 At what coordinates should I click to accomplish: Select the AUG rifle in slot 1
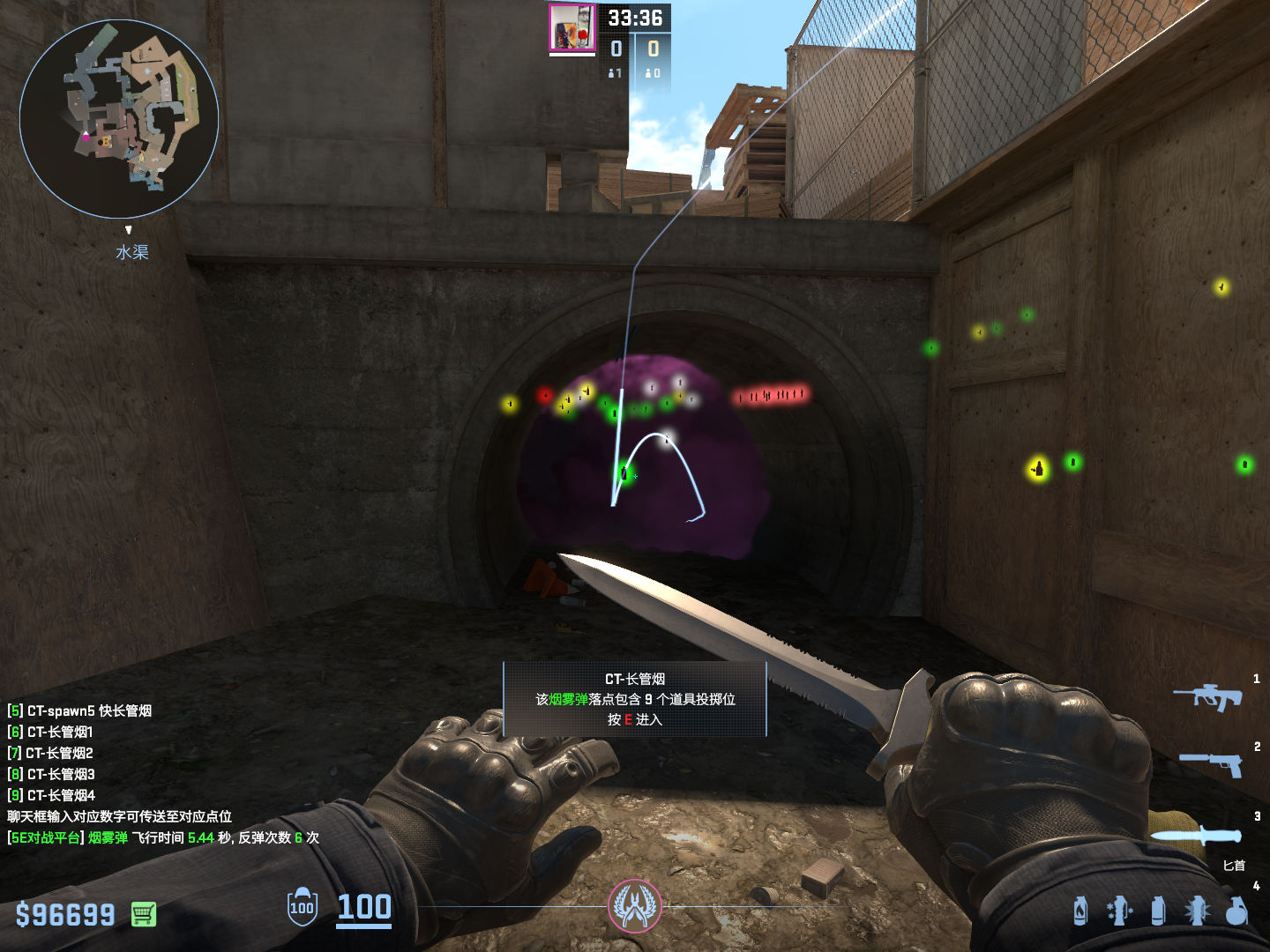1207,697
